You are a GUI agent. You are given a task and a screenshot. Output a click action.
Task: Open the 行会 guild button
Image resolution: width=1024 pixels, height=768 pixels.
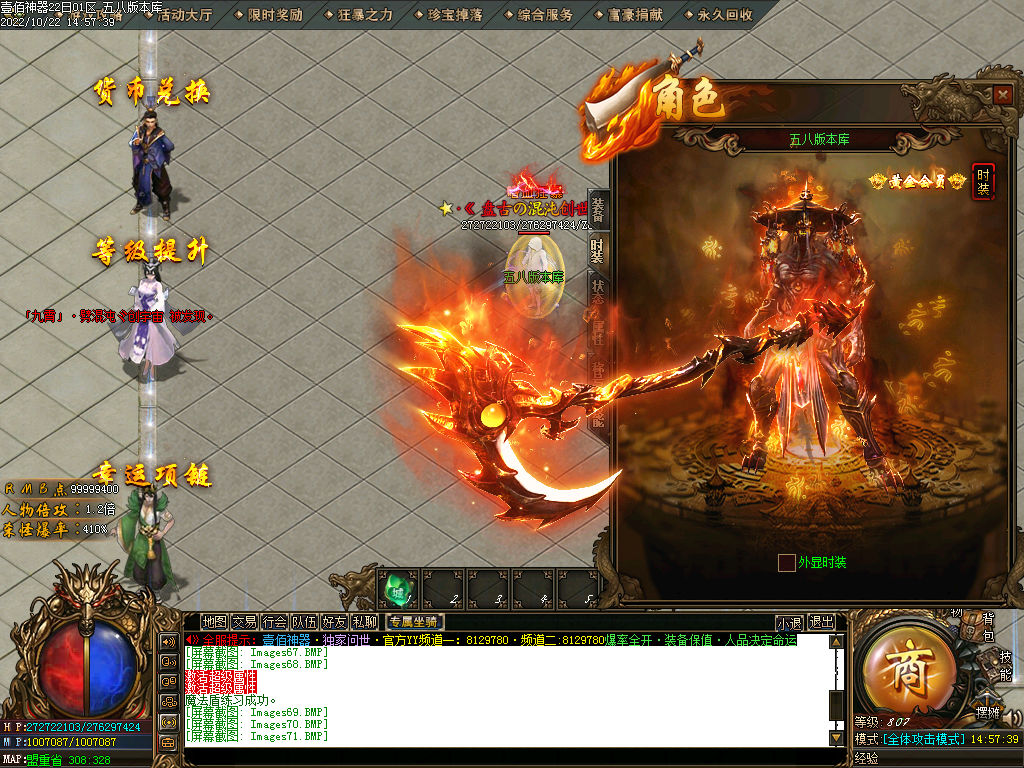coord(274,622)
